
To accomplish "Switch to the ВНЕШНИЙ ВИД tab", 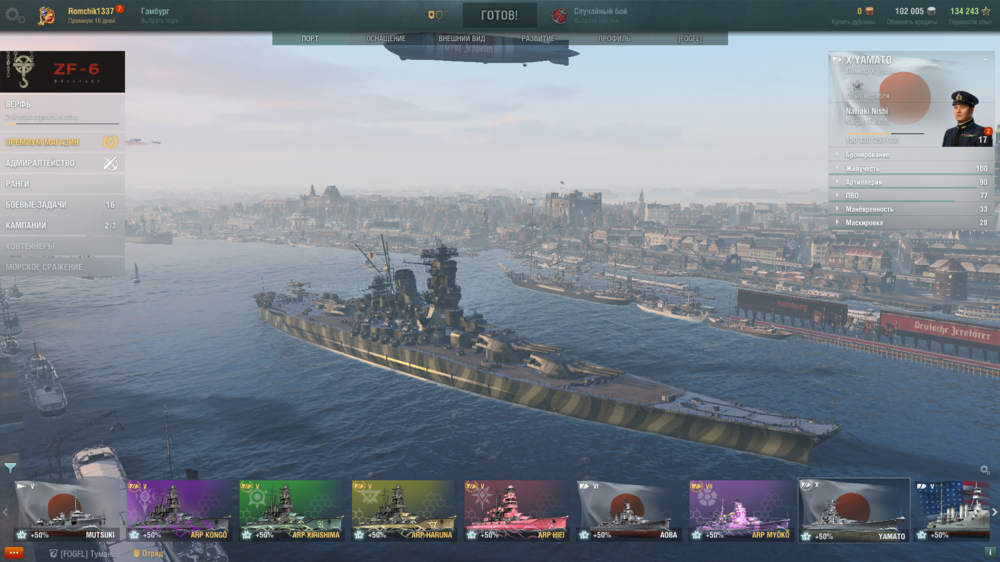I will point(461,39).
